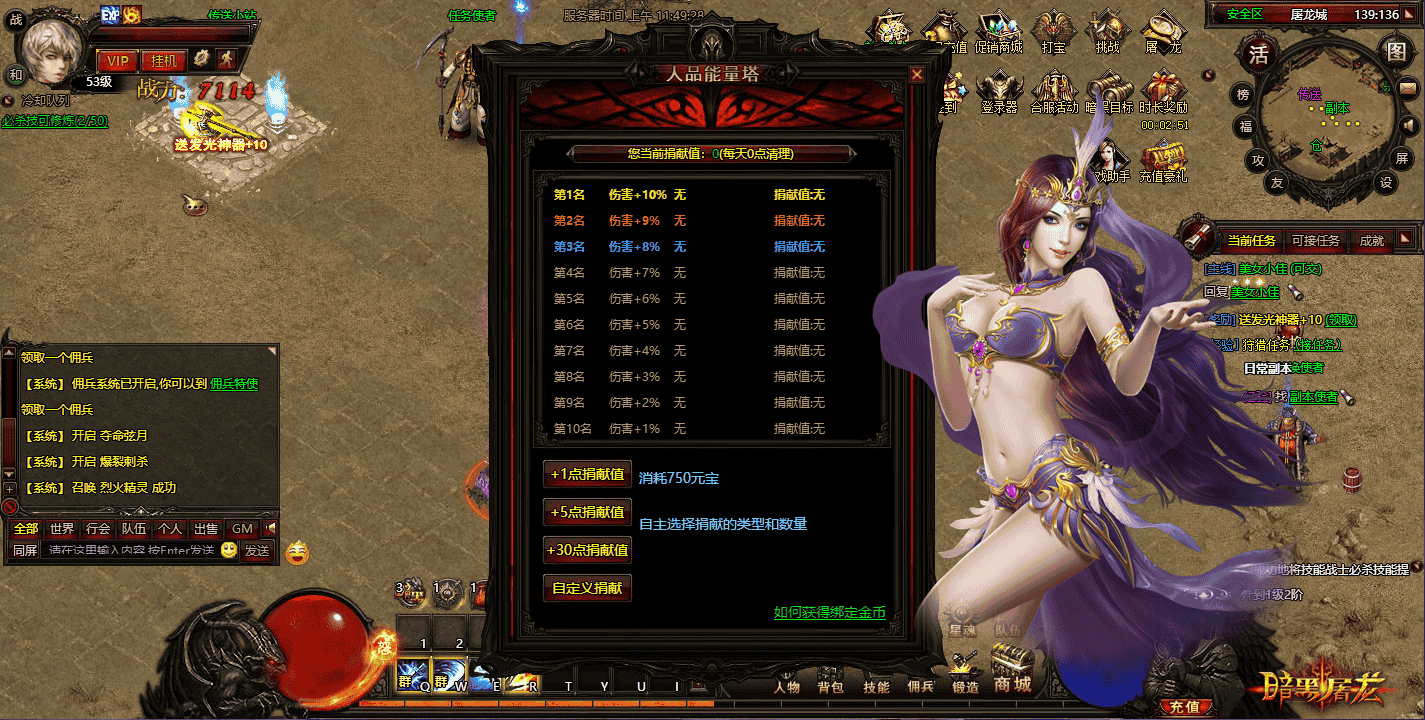
Task: Open the 商城 shop chest
Action: coord(1012,668)
